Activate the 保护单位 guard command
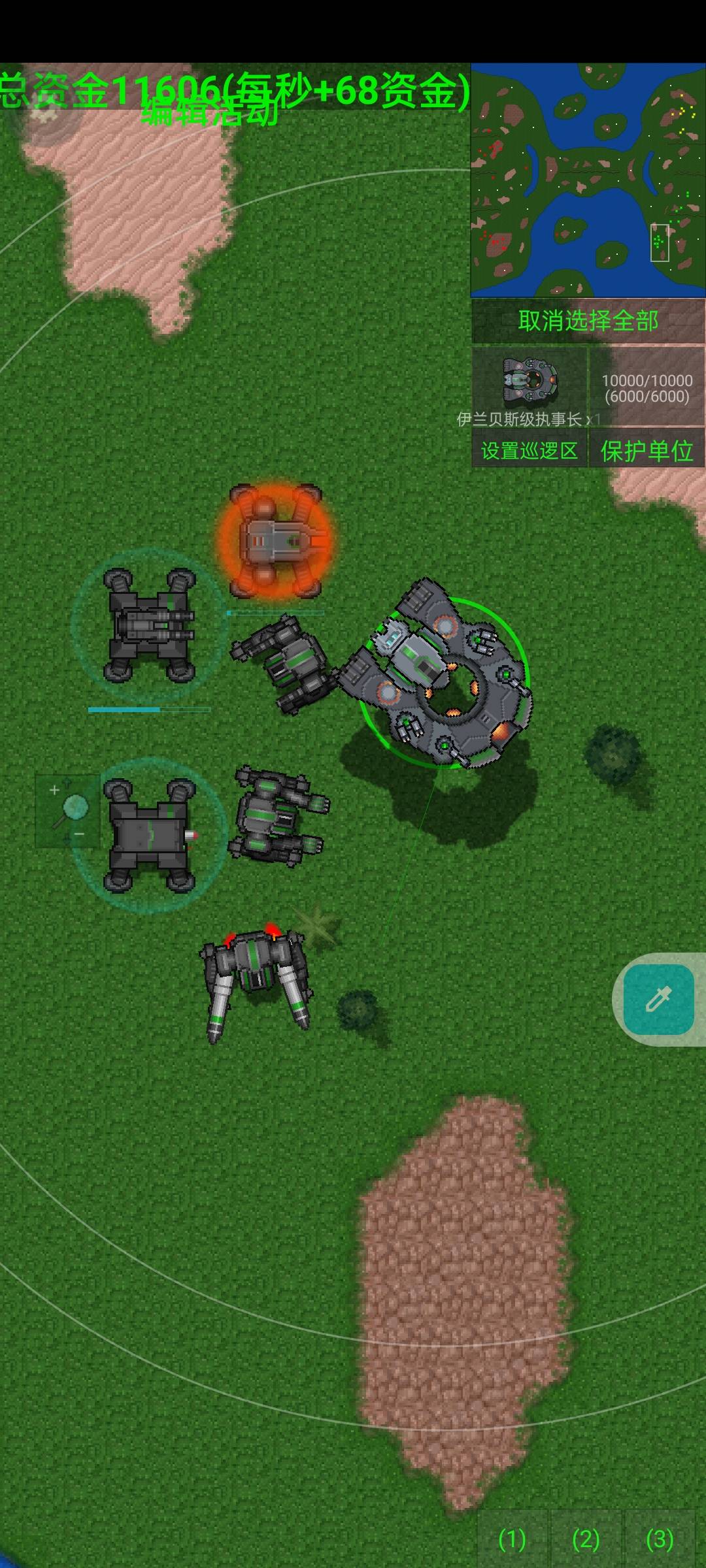The width and height of the screenshot is (706, 1568). 647,451
